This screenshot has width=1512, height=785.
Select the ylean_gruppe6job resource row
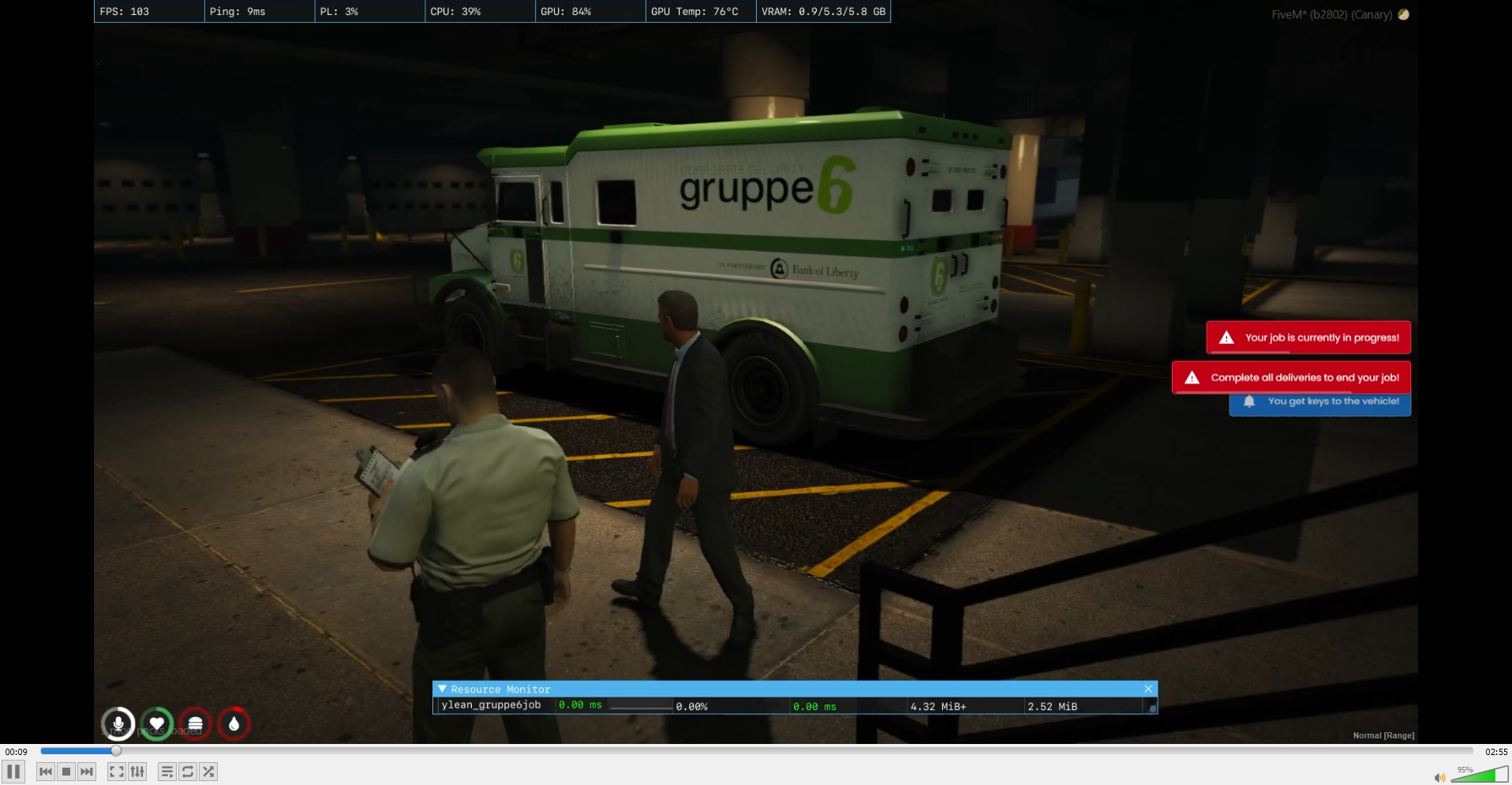(492, 705)
